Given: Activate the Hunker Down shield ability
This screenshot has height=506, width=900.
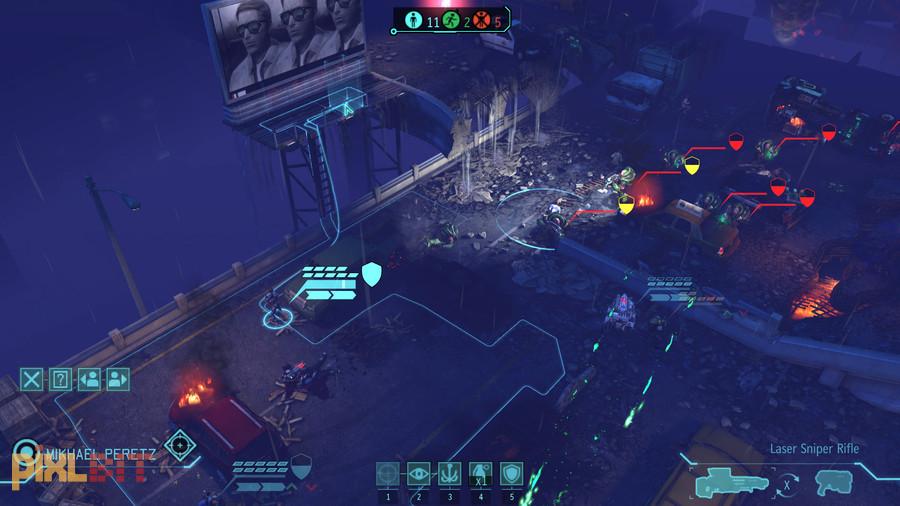Looking at the screenshot, I should click(x=510, y=474).
